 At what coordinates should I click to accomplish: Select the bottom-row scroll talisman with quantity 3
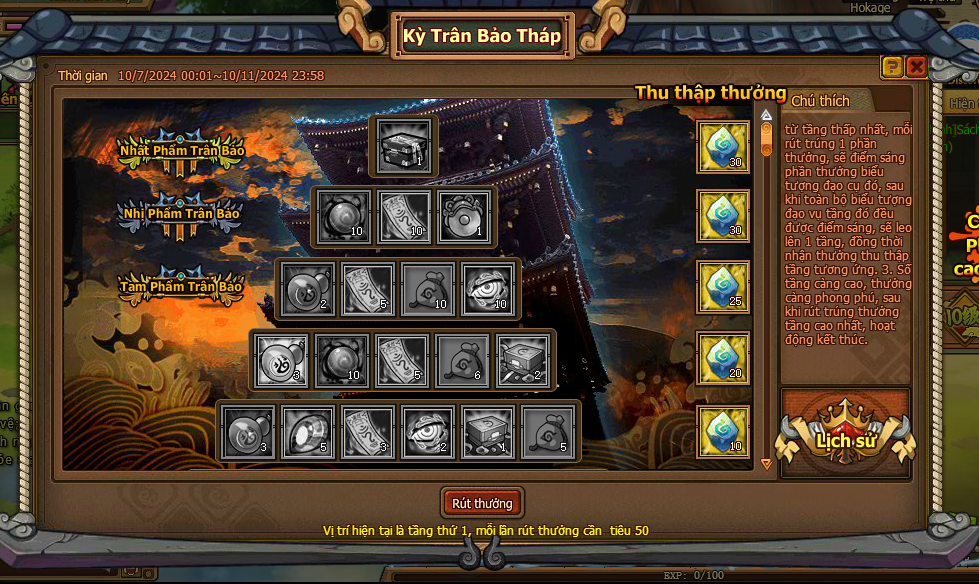368,433
